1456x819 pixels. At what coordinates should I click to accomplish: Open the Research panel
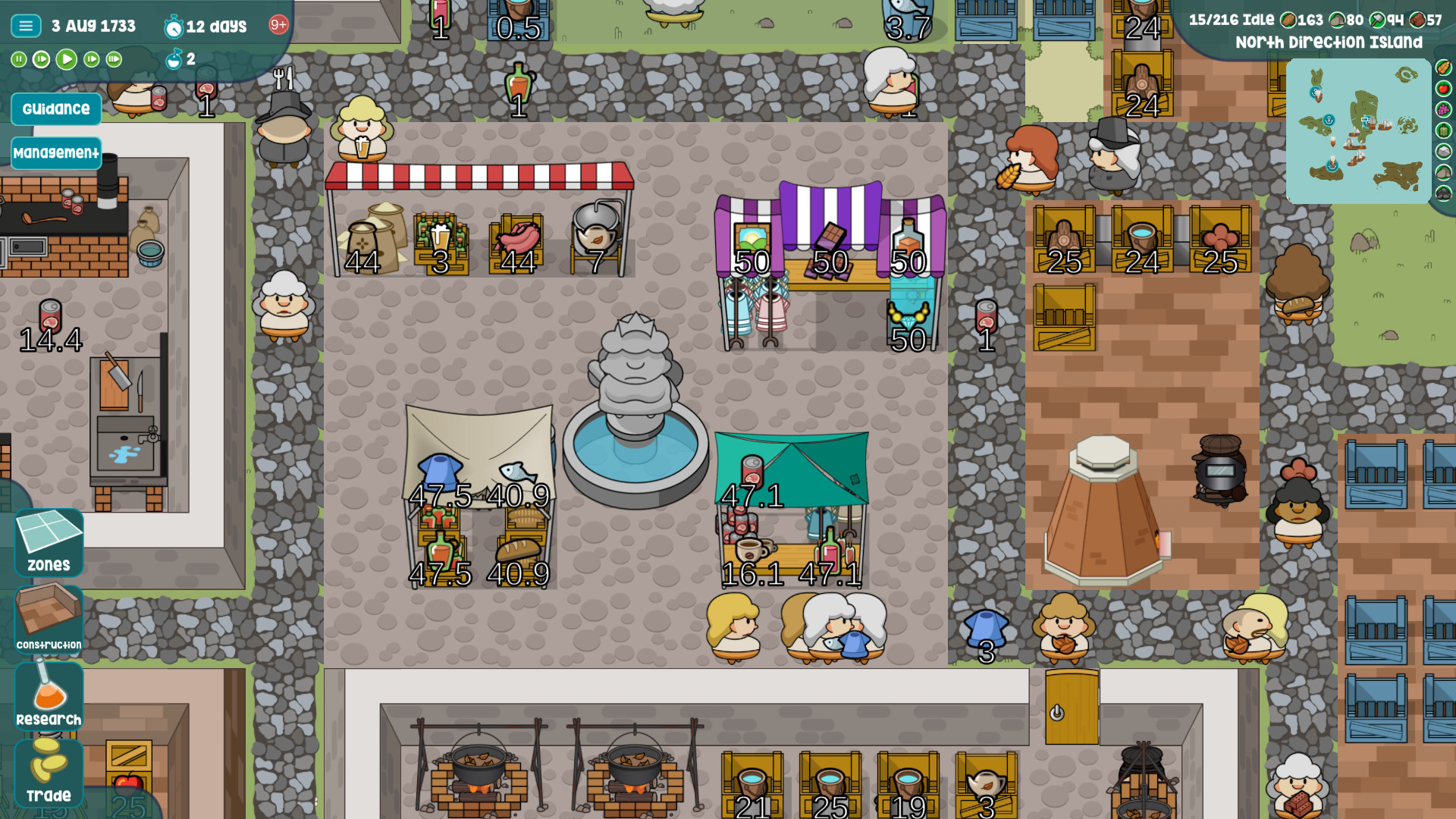coord(48,695)
